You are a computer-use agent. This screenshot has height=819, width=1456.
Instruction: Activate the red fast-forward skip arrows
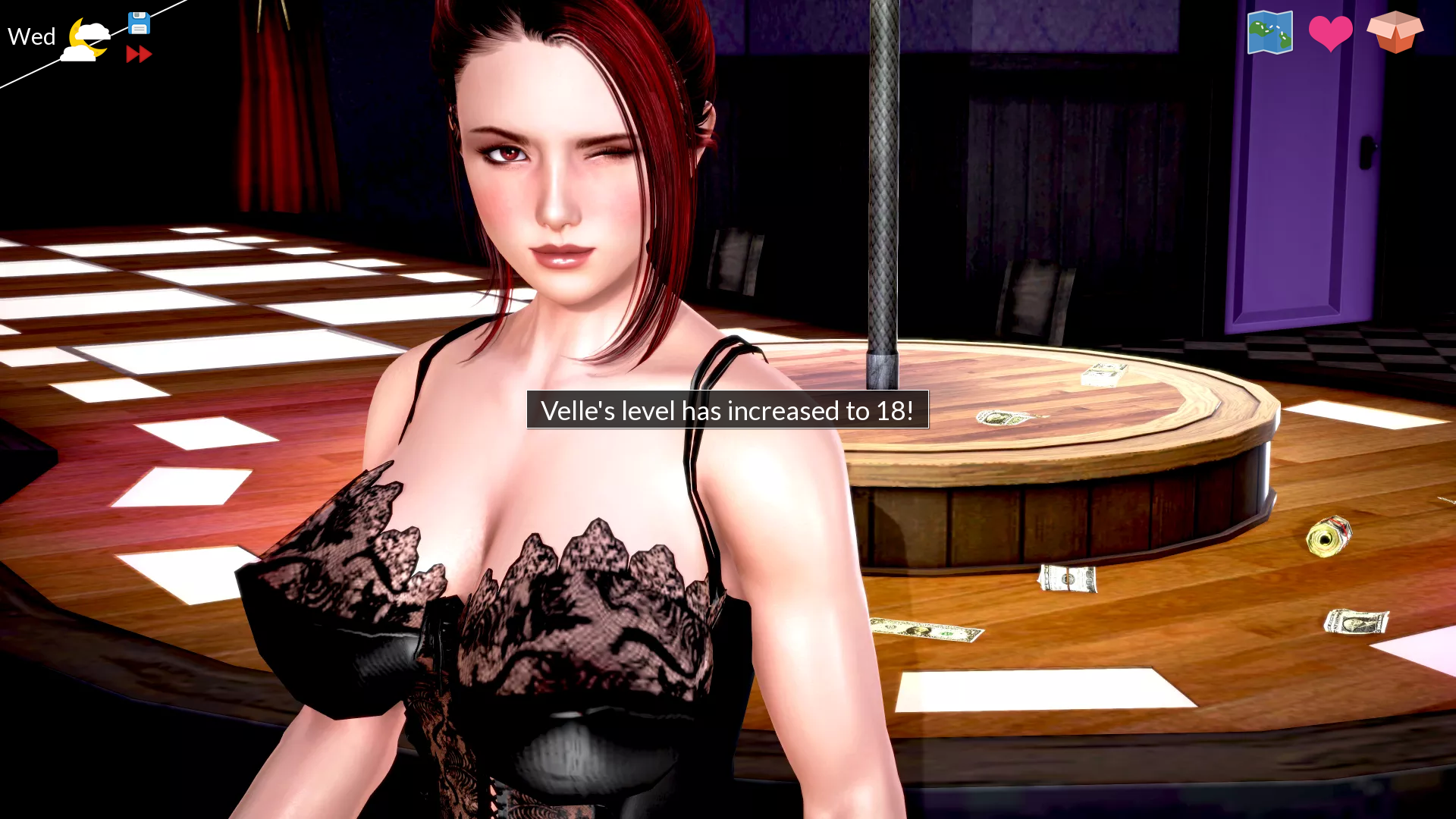(139, 55)
